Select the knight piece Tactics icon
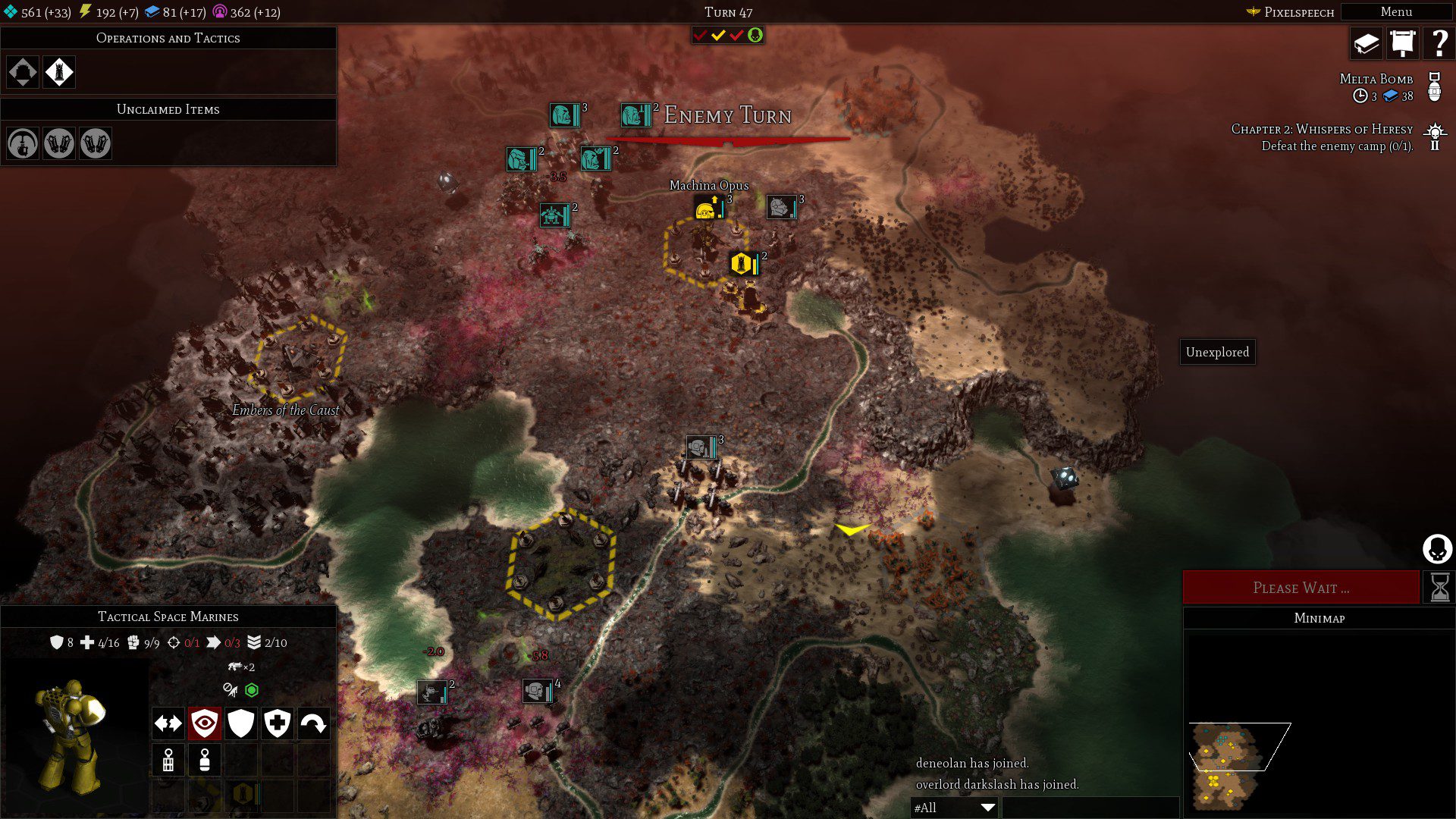The height and width of the screenshot is (819, 1456). pos(59,72)
